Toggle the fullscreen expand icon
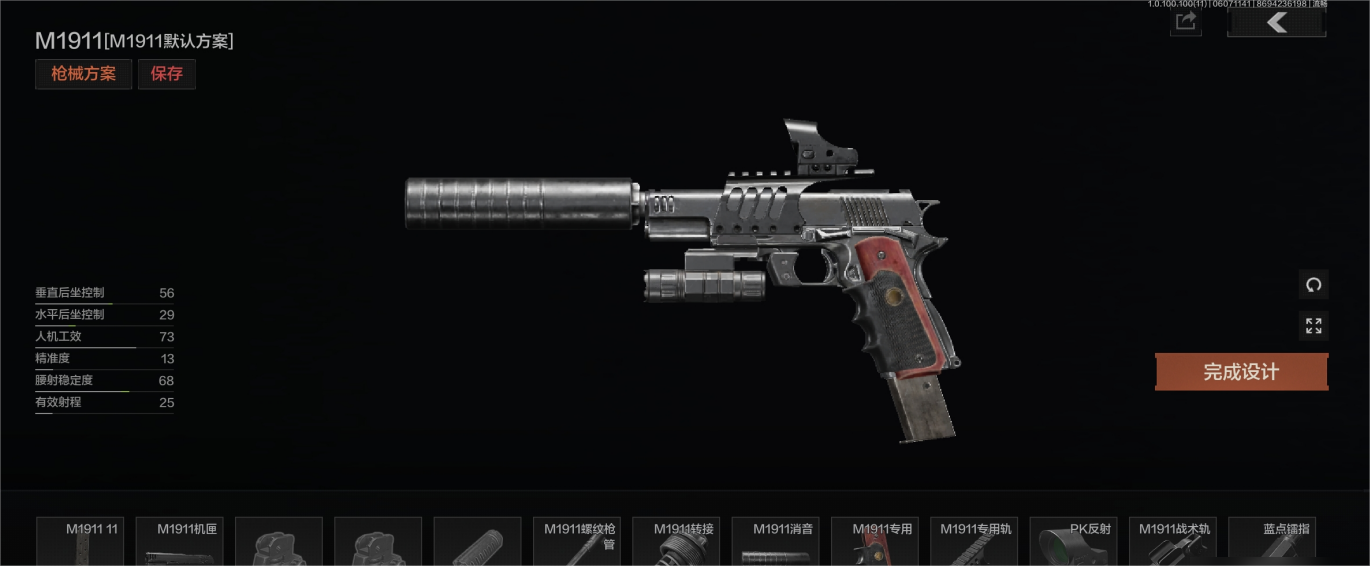The width and height of the screenshot is (1370, 566). [x=1313, y=326]
